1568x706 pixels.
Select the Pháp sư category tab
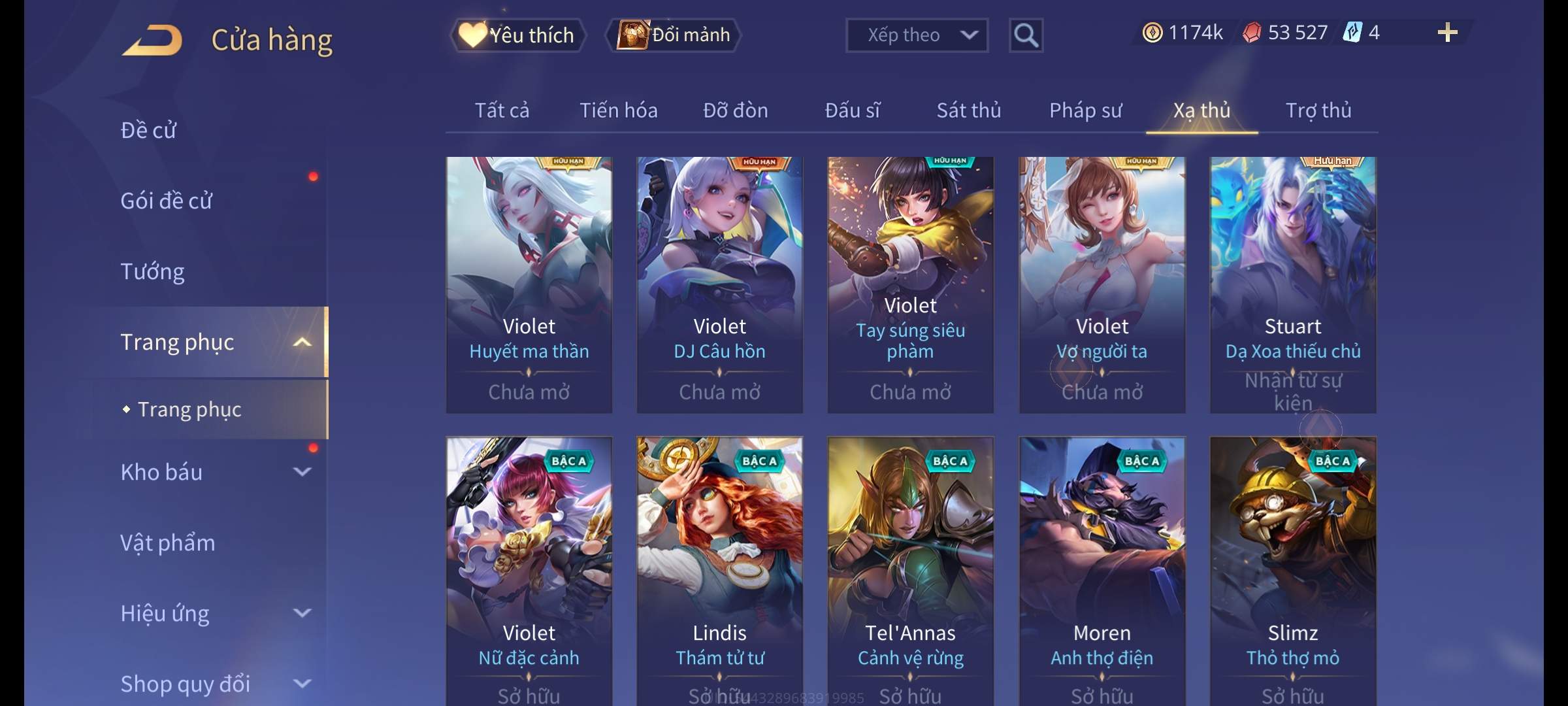point(1085,110)
